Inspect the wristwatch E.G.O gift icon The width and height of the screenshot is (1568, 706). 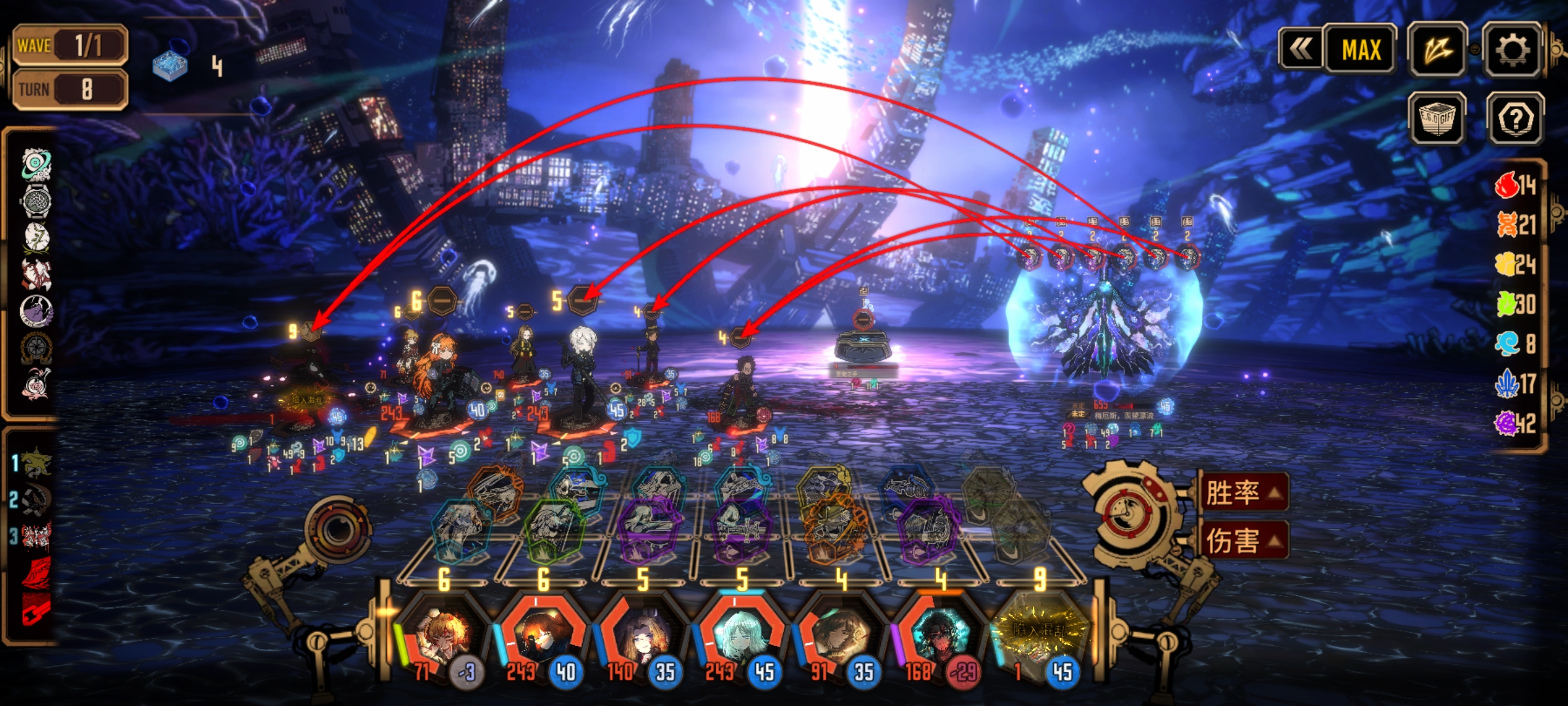[37, 201]
